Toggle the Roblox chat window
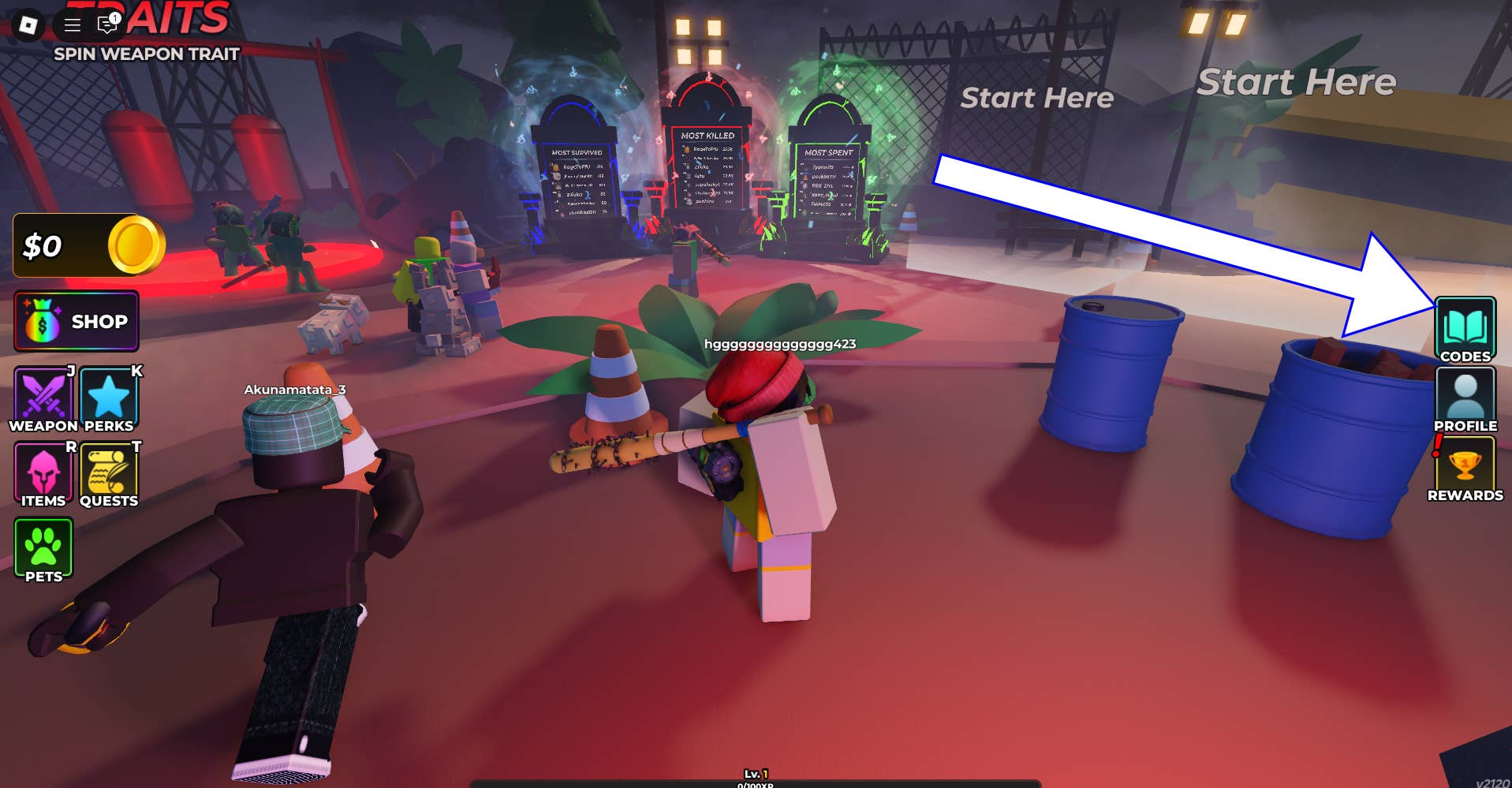 point(106,25)
